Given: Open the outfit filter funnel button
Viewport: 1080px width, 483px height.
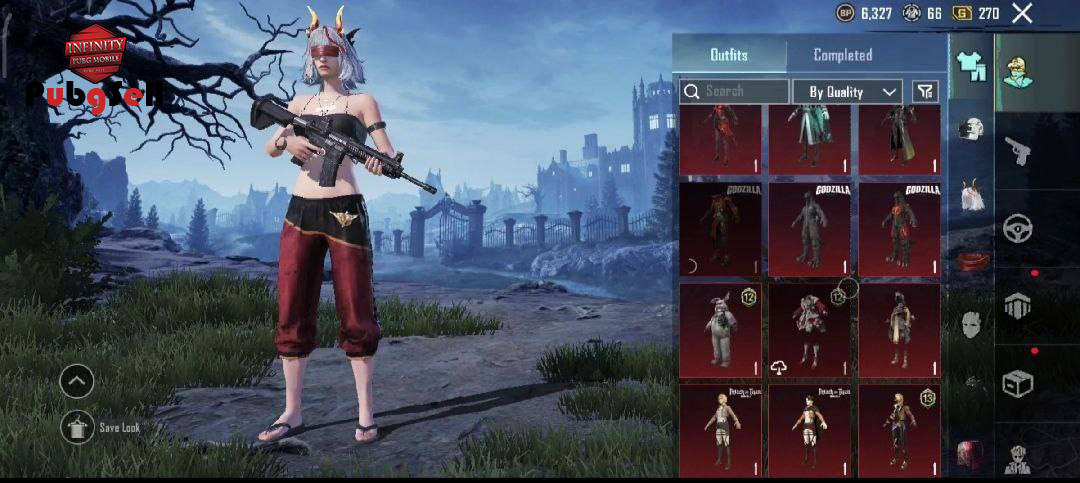Looking at the screenshot, I should (925, 91).
